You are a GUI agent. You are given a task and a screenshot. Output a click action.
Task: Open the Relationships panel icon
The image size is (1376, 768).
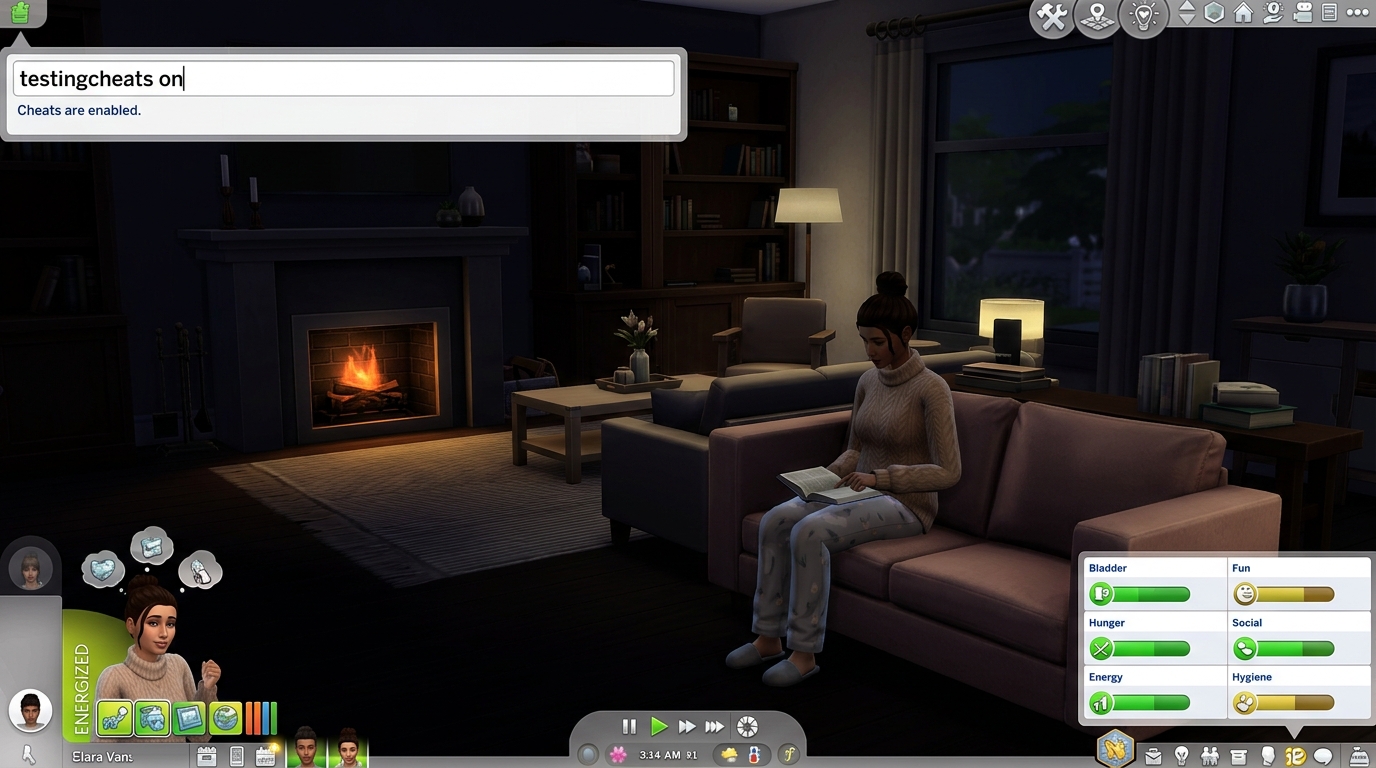tap(1210, 757)
